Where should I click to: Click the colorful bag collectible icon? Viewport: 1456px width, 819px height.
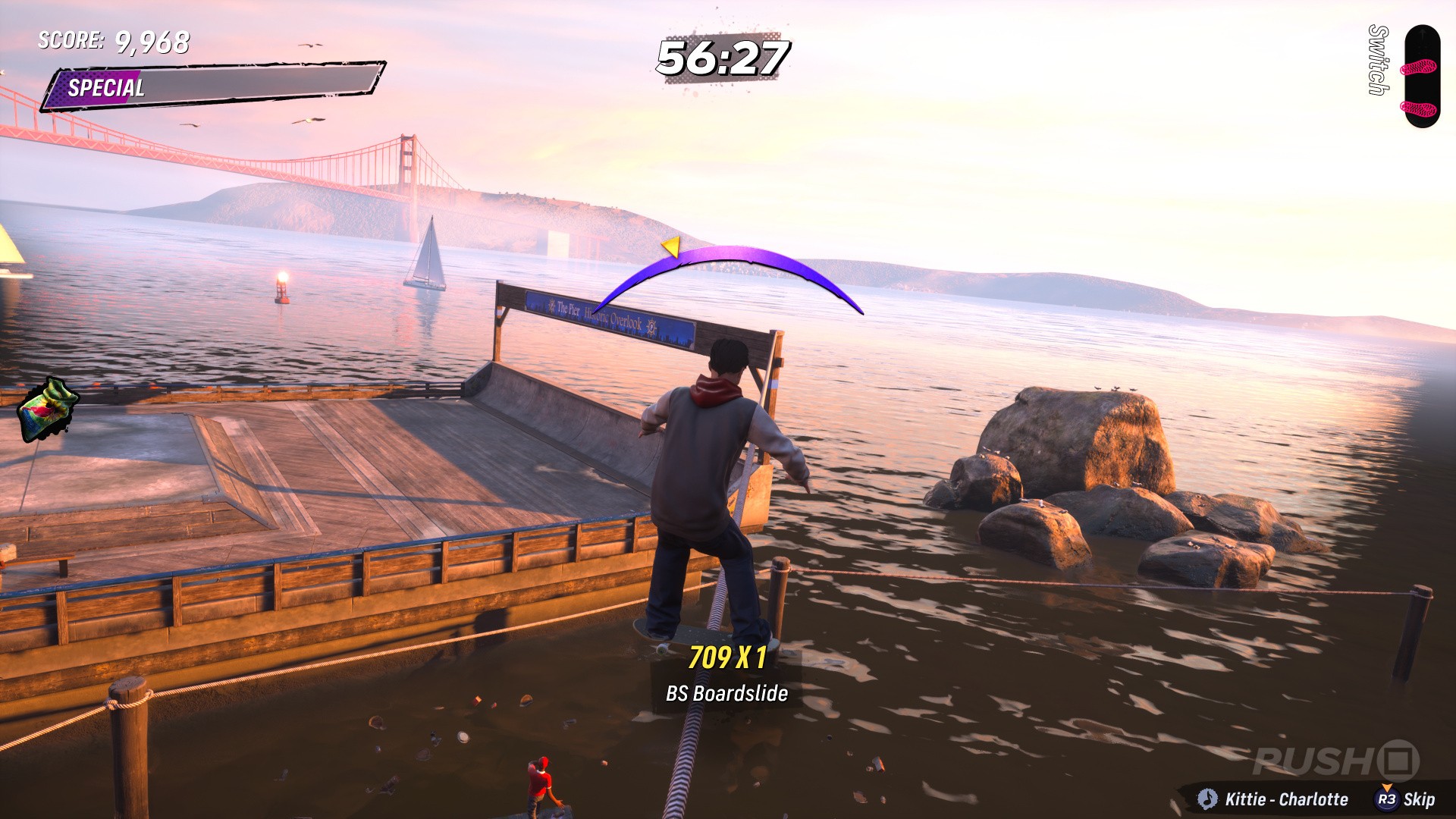[x=48, y=410]
